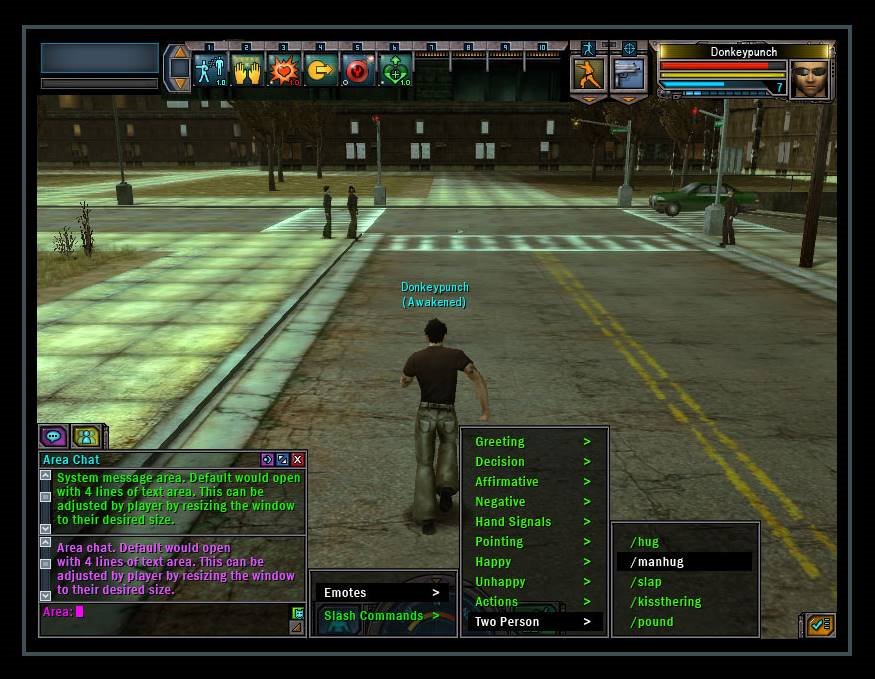The width and height of the screenshot is (875, 679).
Task: Select the Emotes menu entry
Action: coord(381,593)
